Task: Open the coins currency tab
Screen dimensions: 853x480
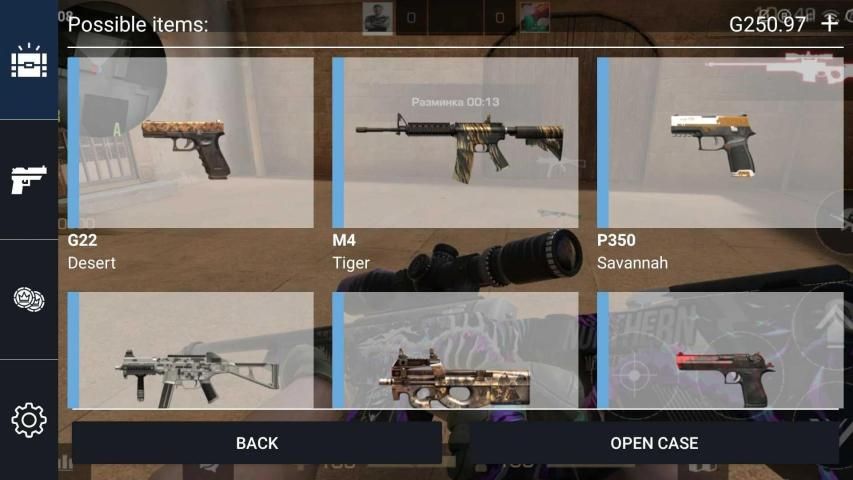Action: point(29,299)
